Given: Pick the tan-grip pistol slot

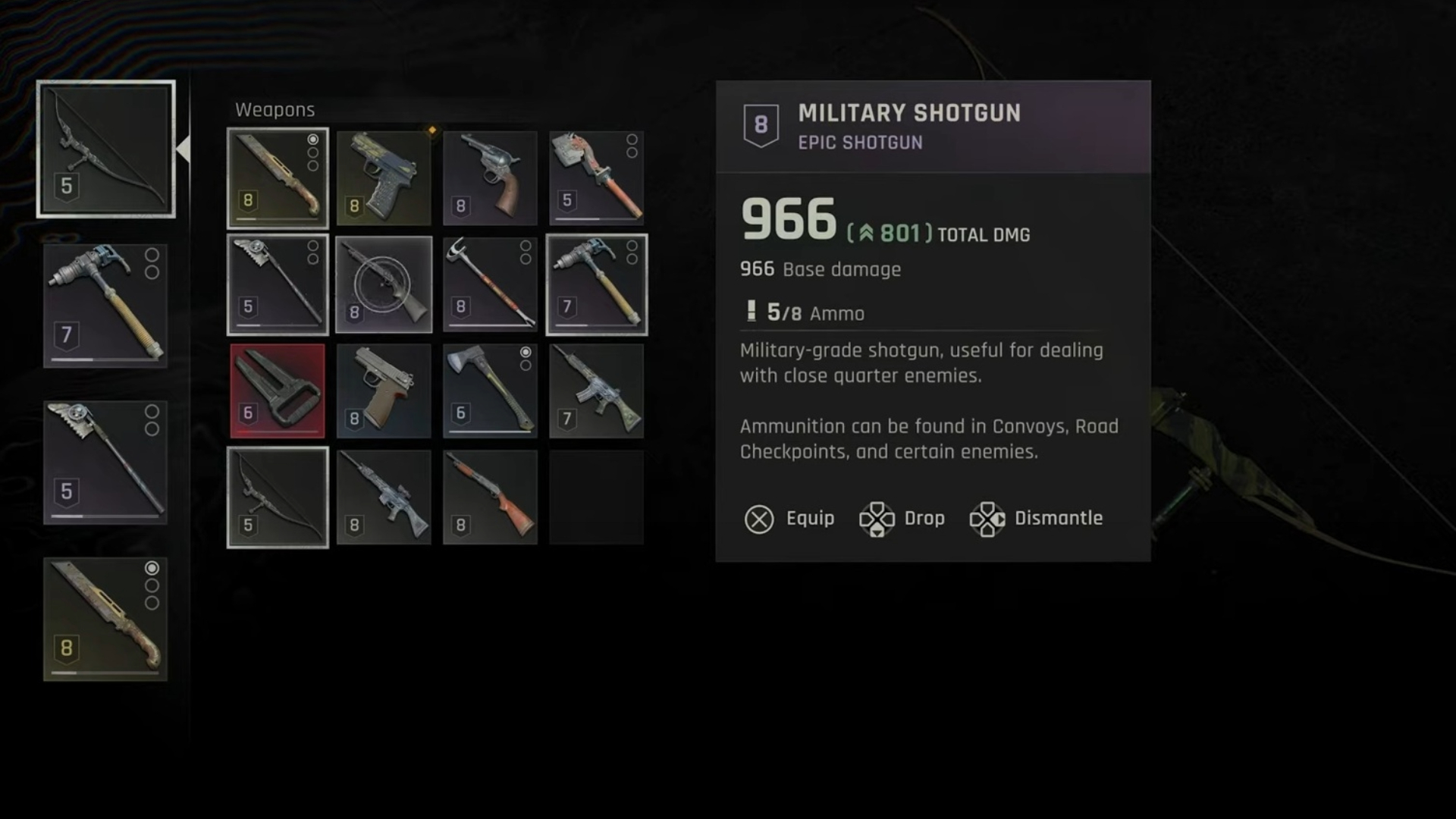Looking at the screenshot, I should tap(384, 391).
